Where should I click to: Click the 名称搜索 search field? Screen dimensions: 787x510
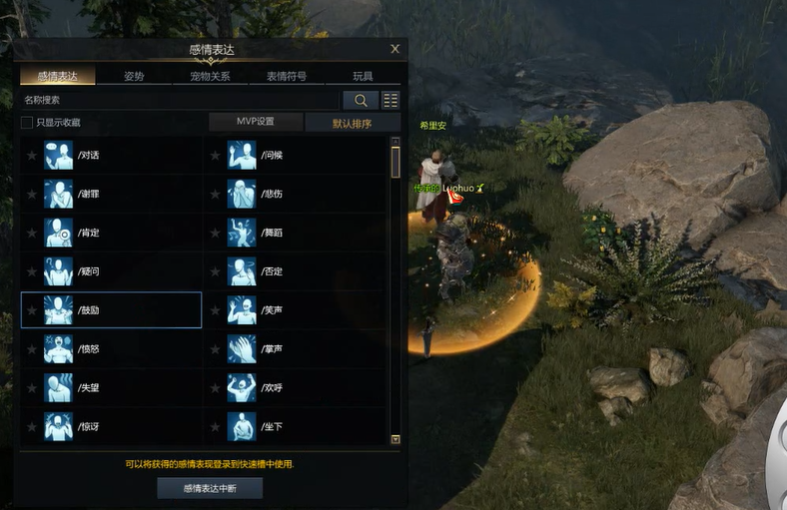click(180, 100)
